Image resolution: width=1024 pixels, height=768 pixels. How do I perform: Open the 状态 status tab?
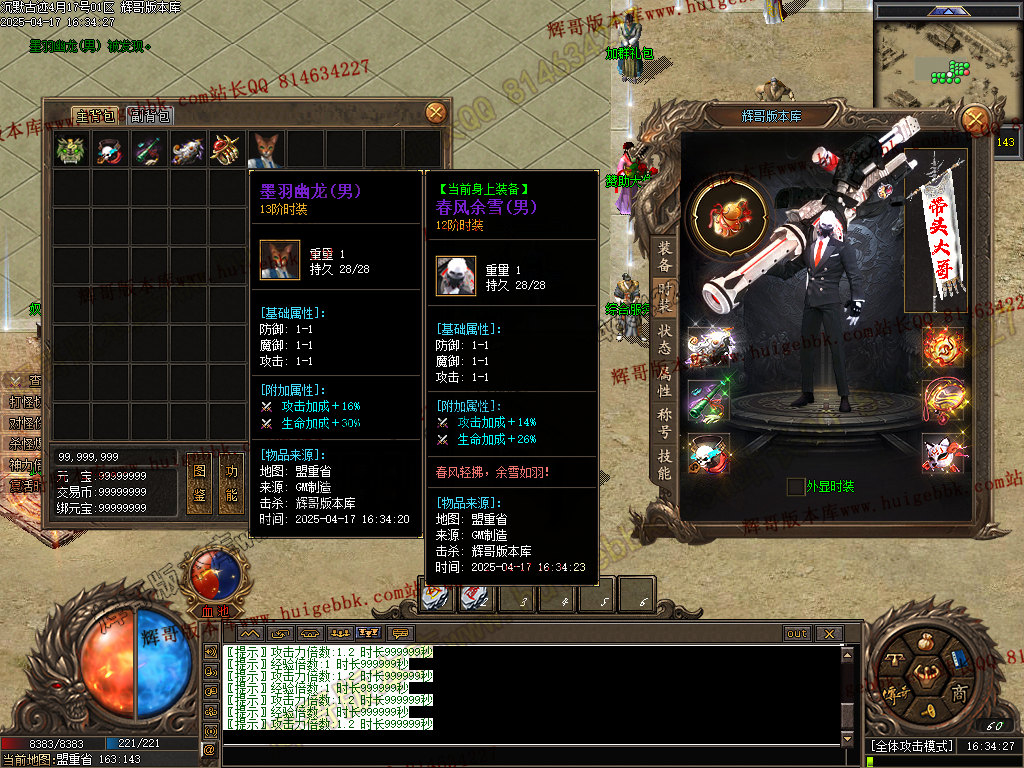[x=664, y=339]
